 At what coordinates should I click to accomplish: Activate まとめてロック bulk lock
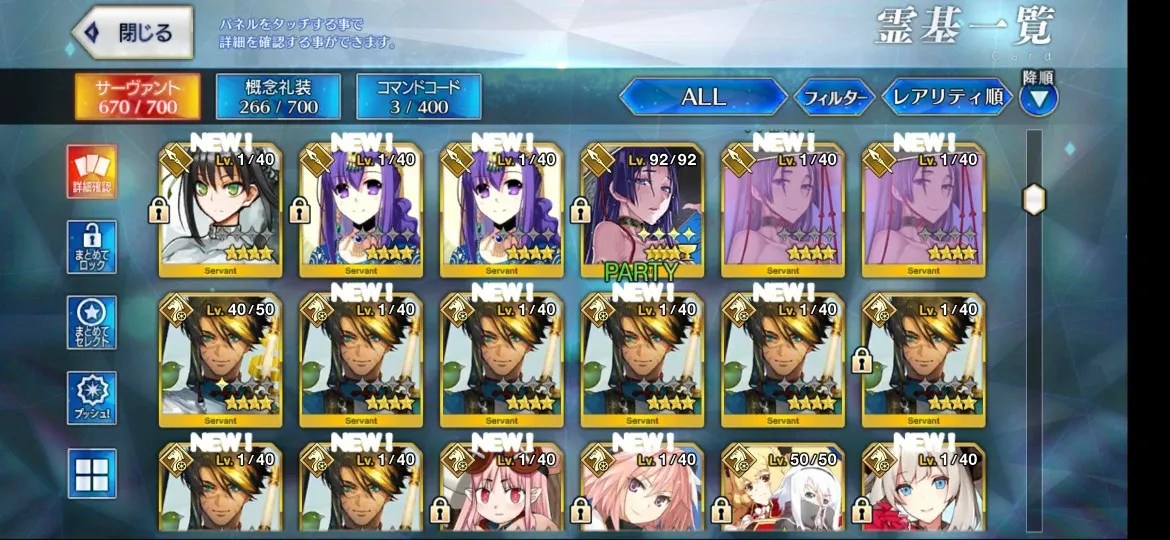pyautogui.click(x=92, y=247)
